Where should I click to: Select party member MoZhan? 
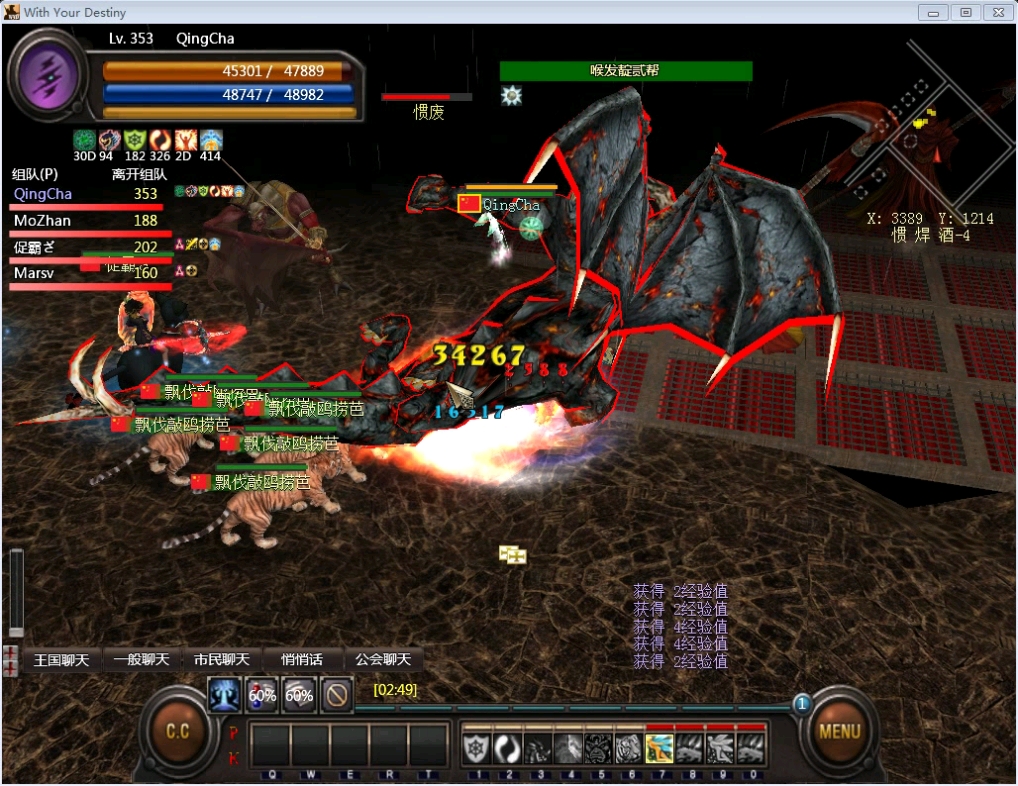tap(42, 221)
